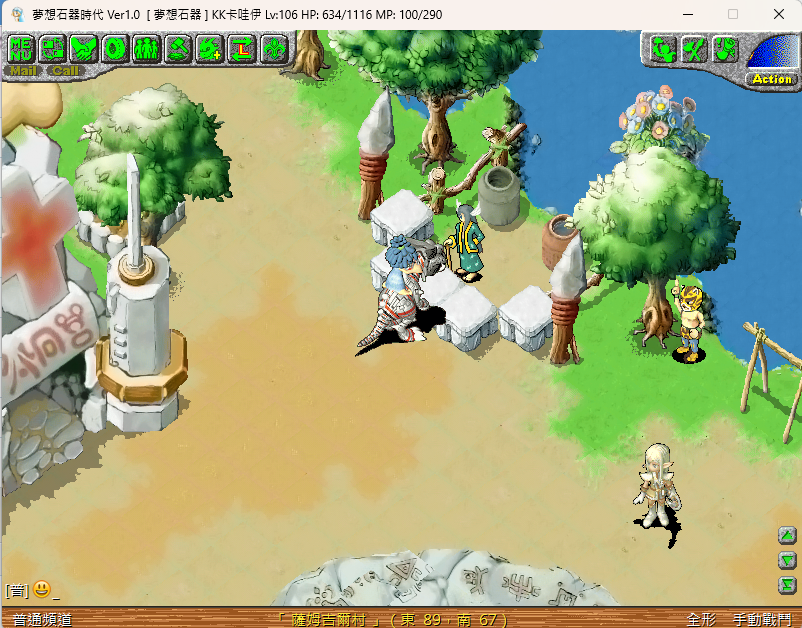
Task: Open the green MENU button
Action: coord(22,48)
